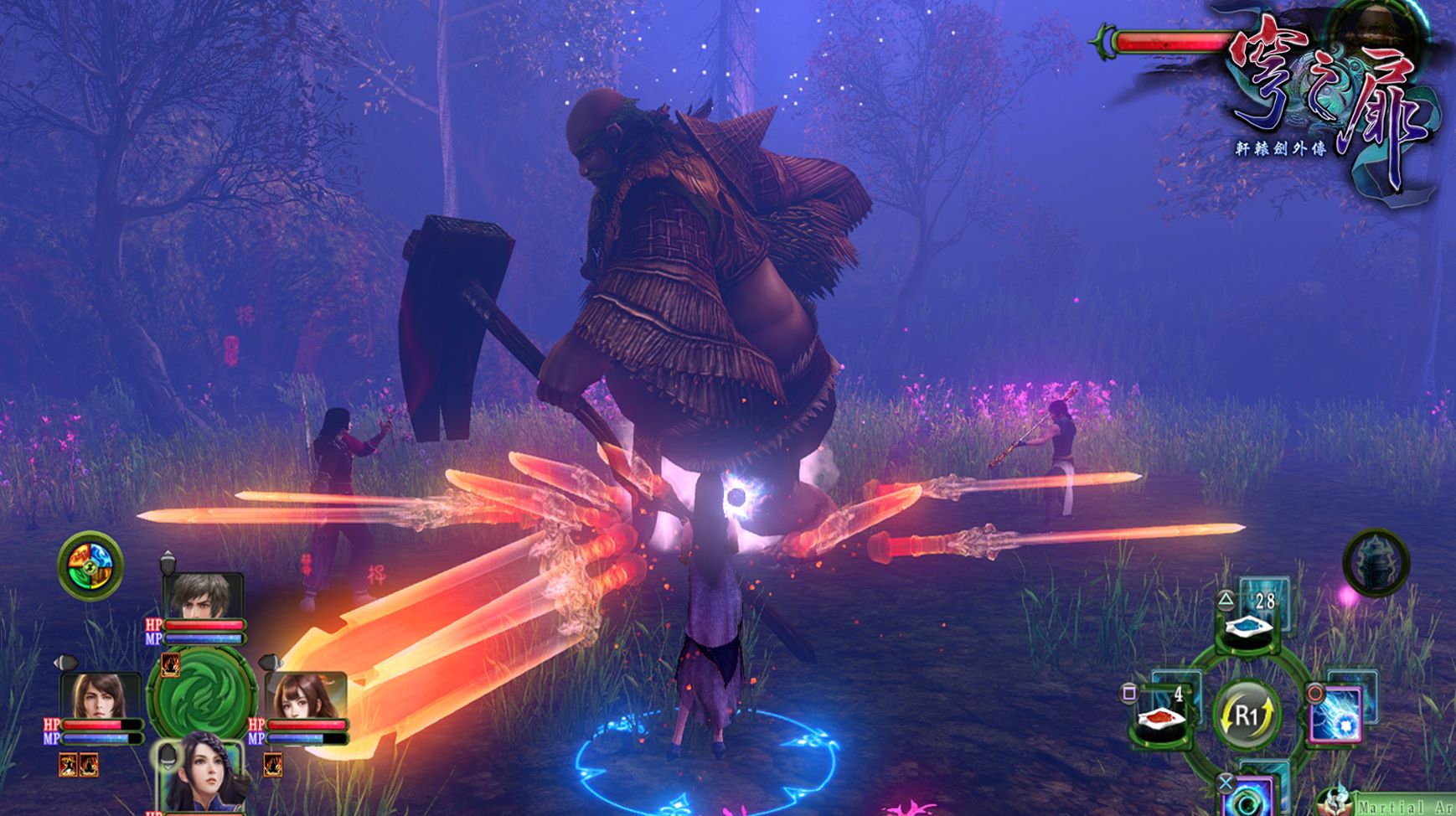Open the four-color element wheel icon
Image resolution: width=1456 pixels, height=816 pixels.
coord(90,565)
